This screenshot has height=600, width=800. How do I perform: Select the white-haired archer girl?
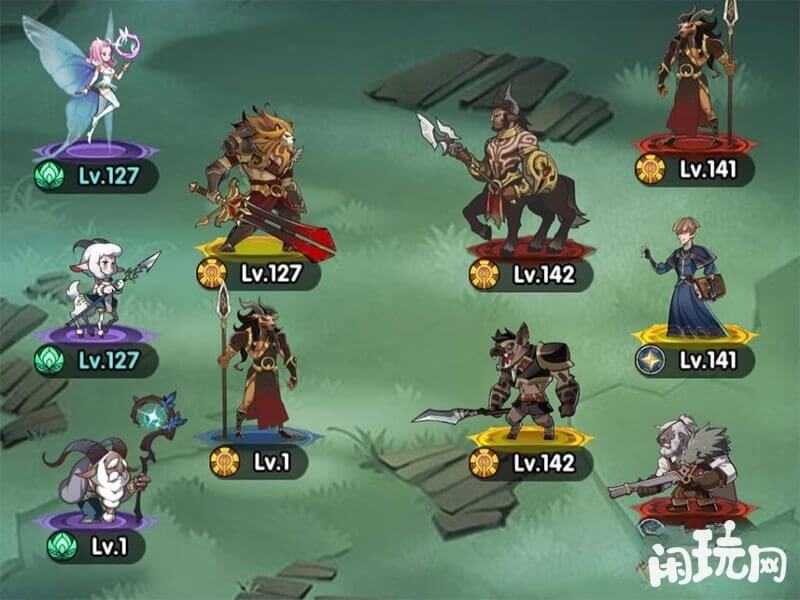pos(100,285)
